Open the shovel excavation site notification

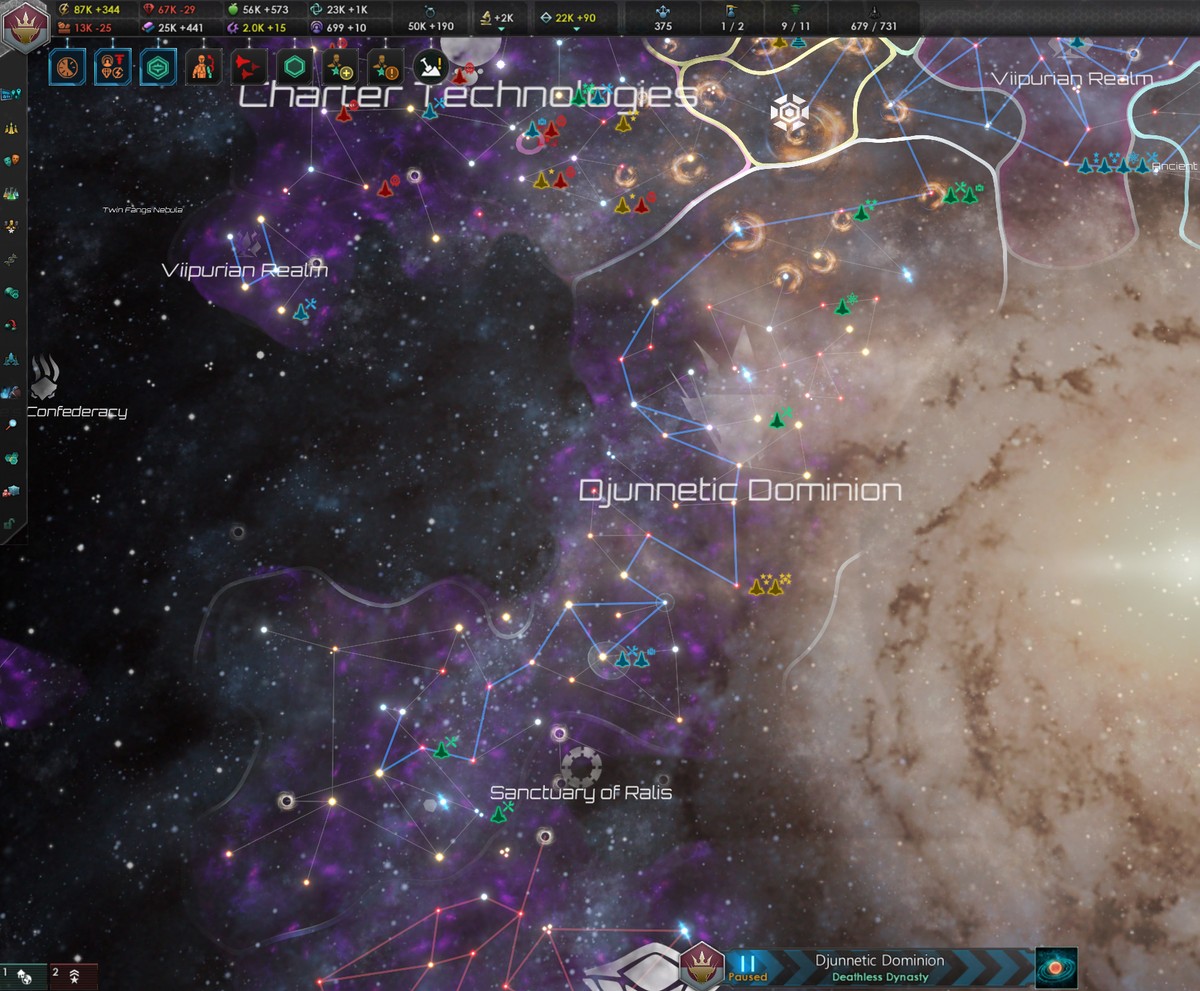pos(430,67)
